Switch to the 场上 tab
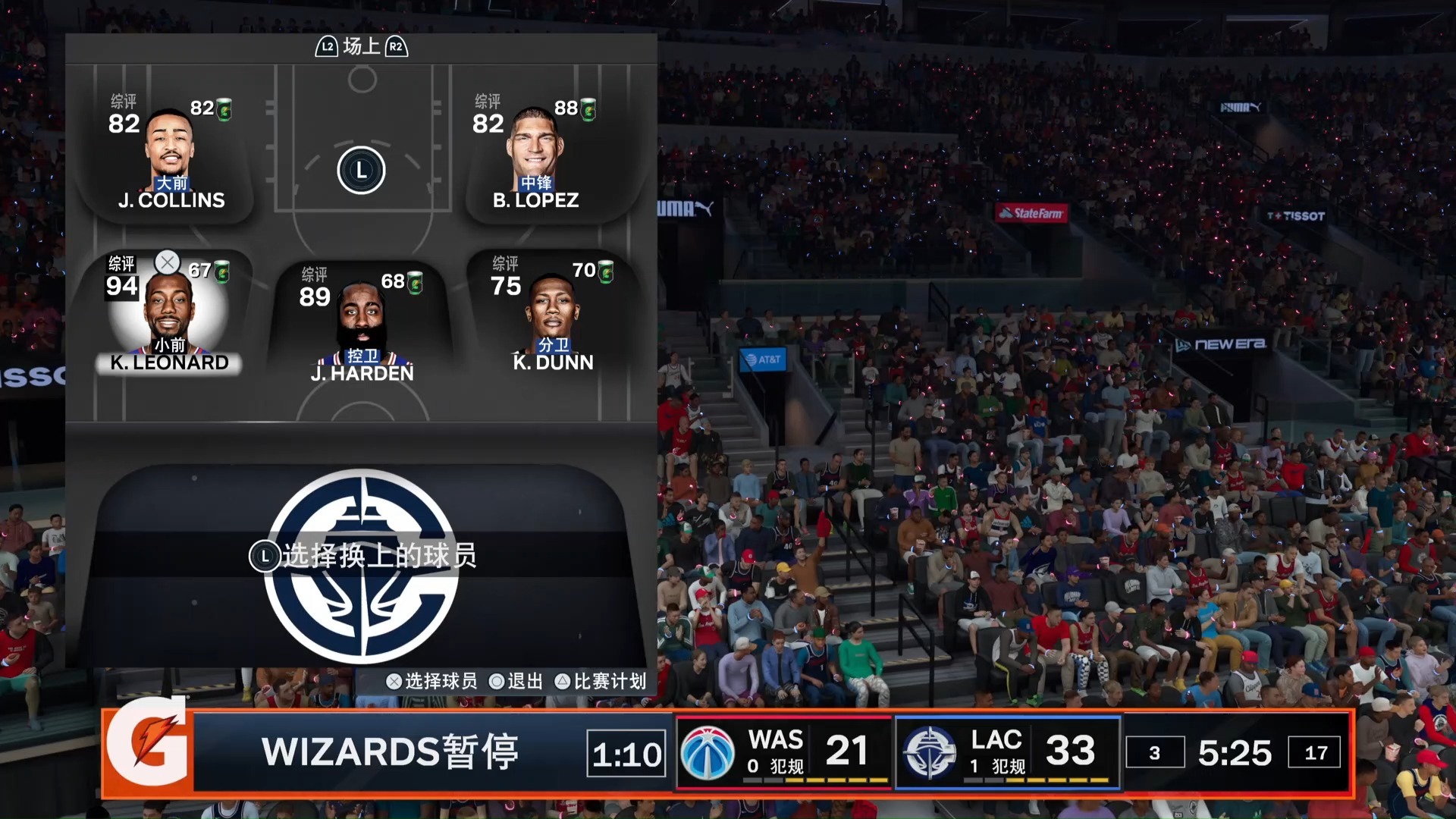The height and width of the screenshot is (819, 1456). point(359,45)
